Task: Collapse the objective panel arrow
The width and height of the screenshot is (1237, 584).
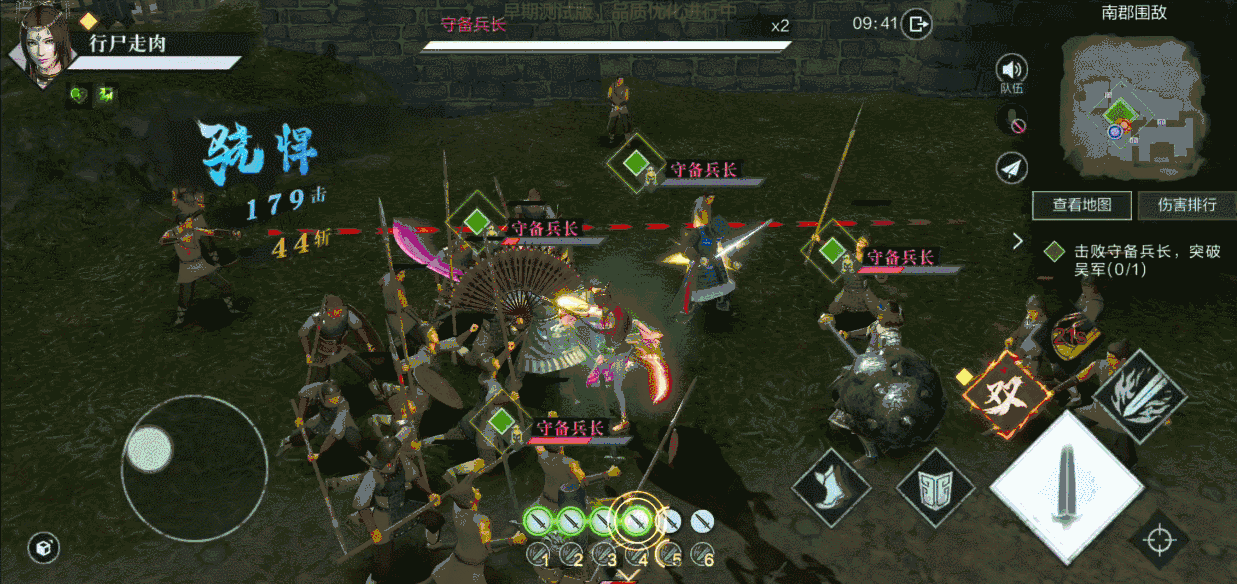Action: (1018, 241)
